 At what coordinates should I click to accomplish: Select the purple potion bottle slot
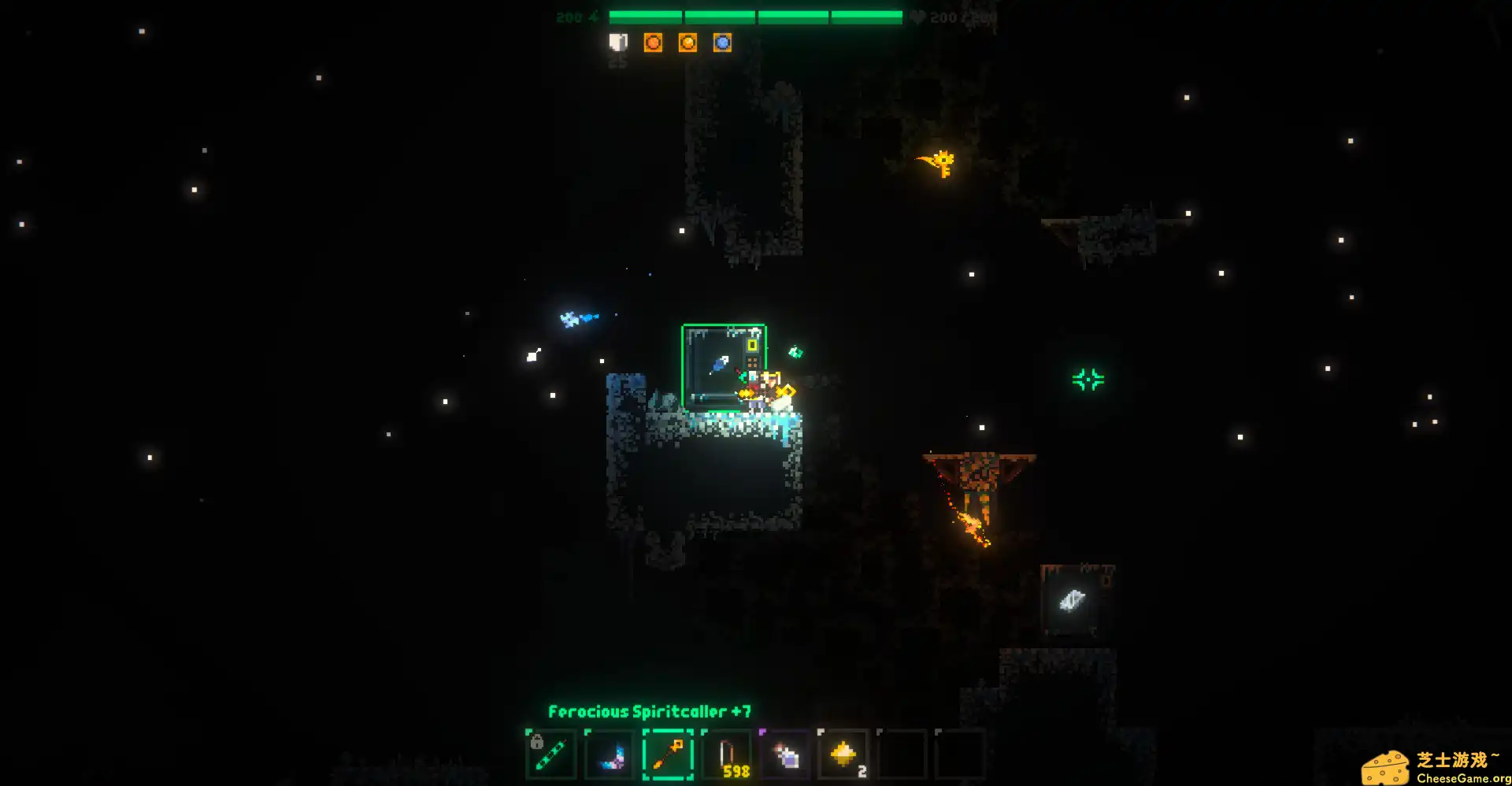point(785,754)
